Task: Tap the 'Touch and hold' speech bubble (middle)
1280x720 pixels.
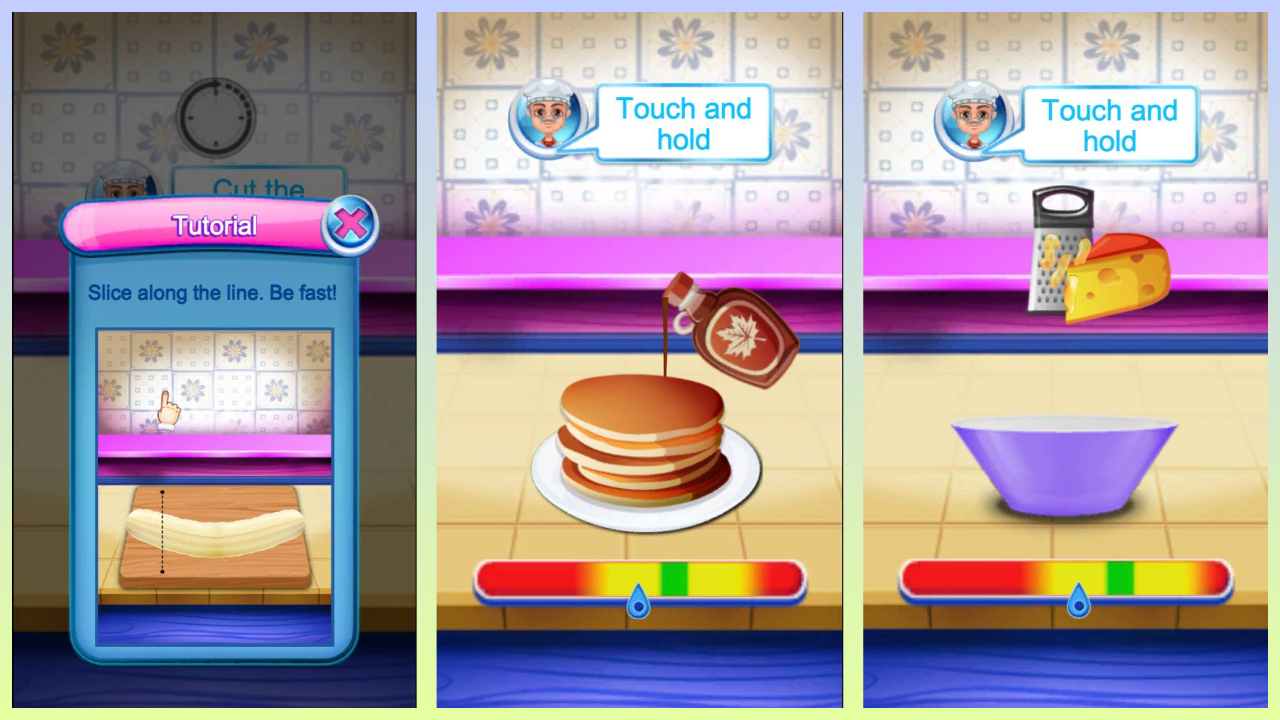Action: click(684, 124)
